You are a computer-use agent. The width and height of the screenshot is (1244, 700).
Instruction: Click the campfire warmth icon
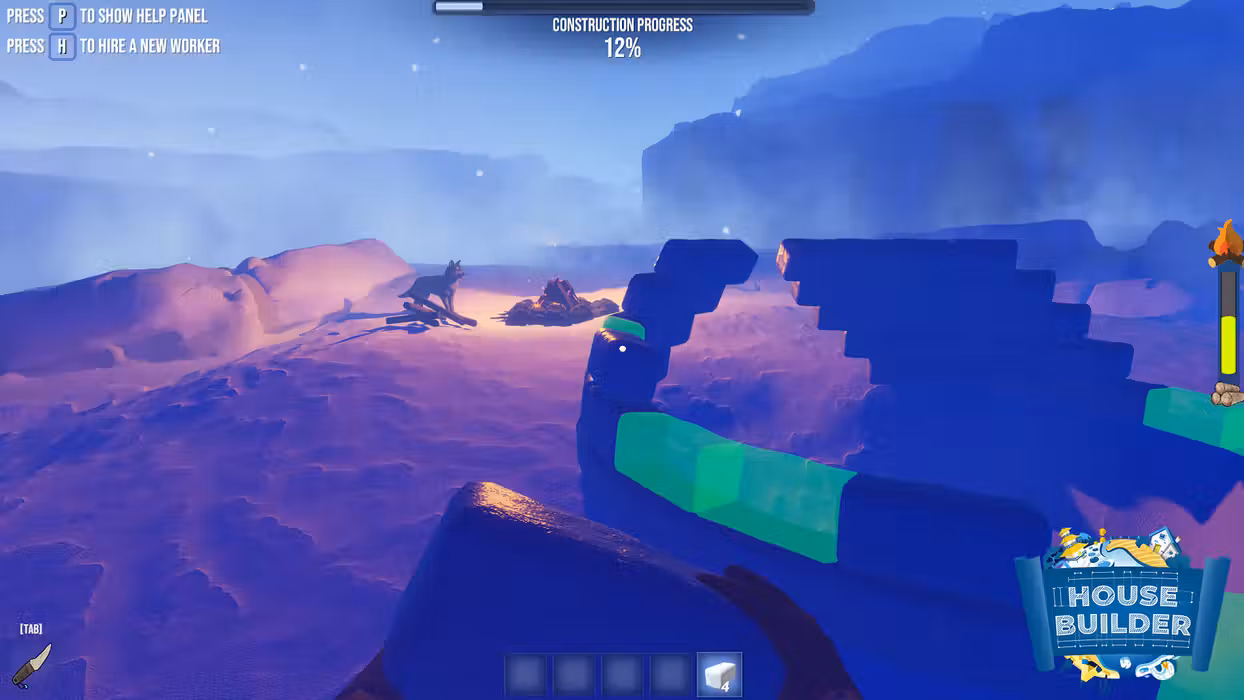pyautogui.click(x=1226, y=244)
